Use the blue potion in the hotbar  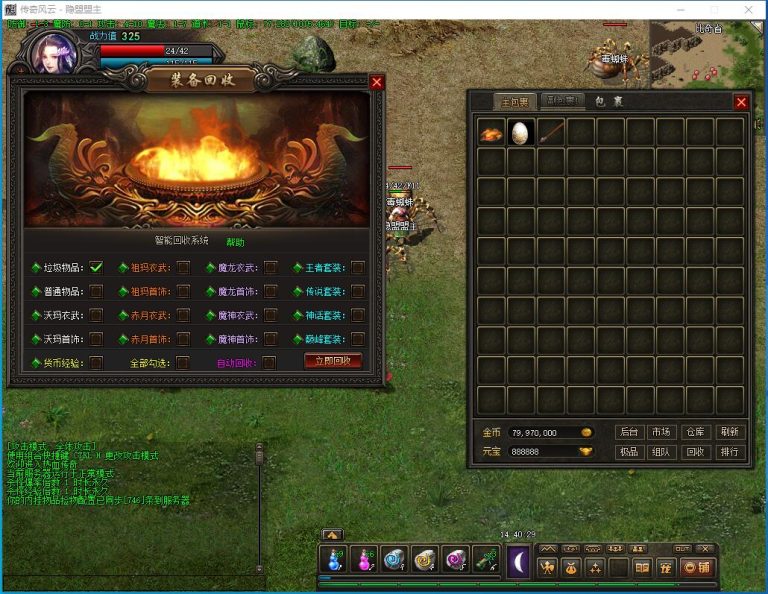333,562
